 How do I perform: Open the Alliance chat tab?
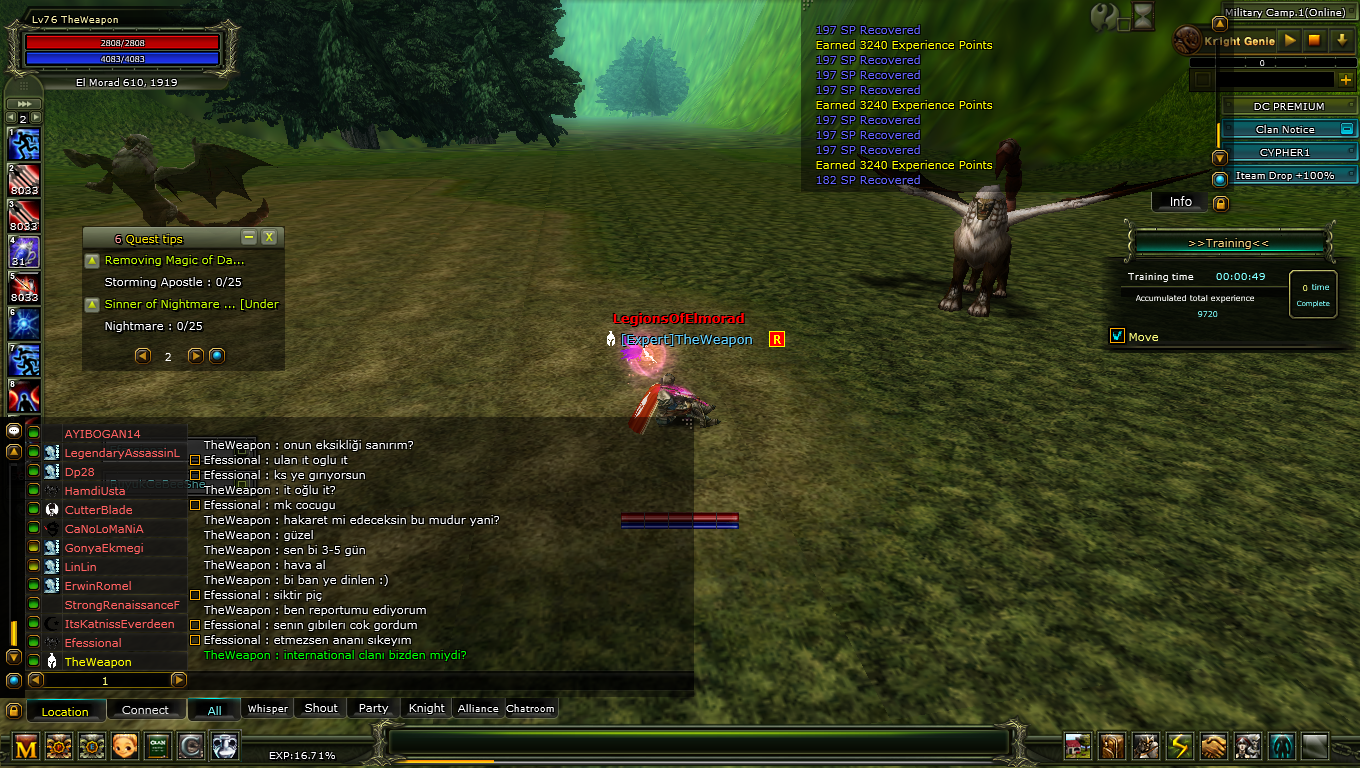pos(478,709)
